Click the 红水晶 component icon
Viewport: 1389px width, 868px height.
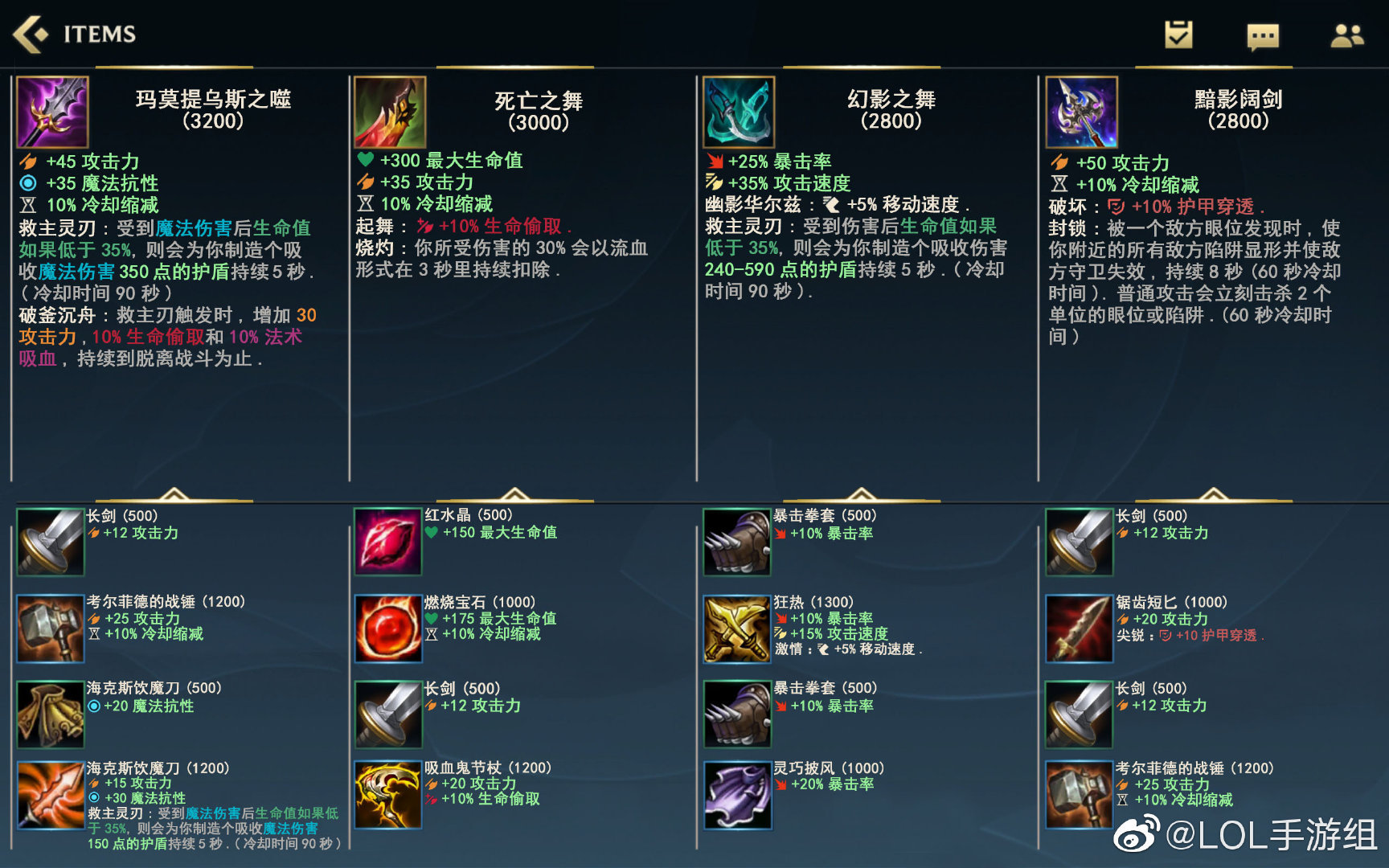[389, 543]
